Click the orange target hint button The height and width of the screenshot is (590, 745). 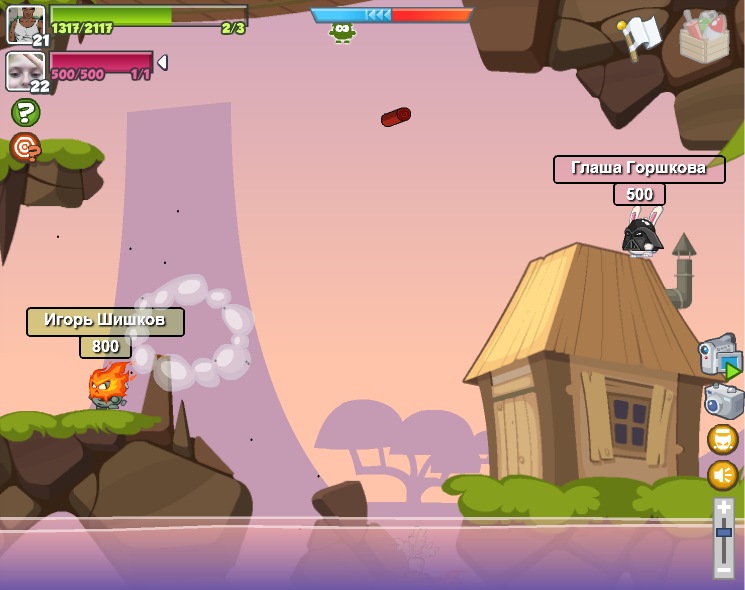25,148
